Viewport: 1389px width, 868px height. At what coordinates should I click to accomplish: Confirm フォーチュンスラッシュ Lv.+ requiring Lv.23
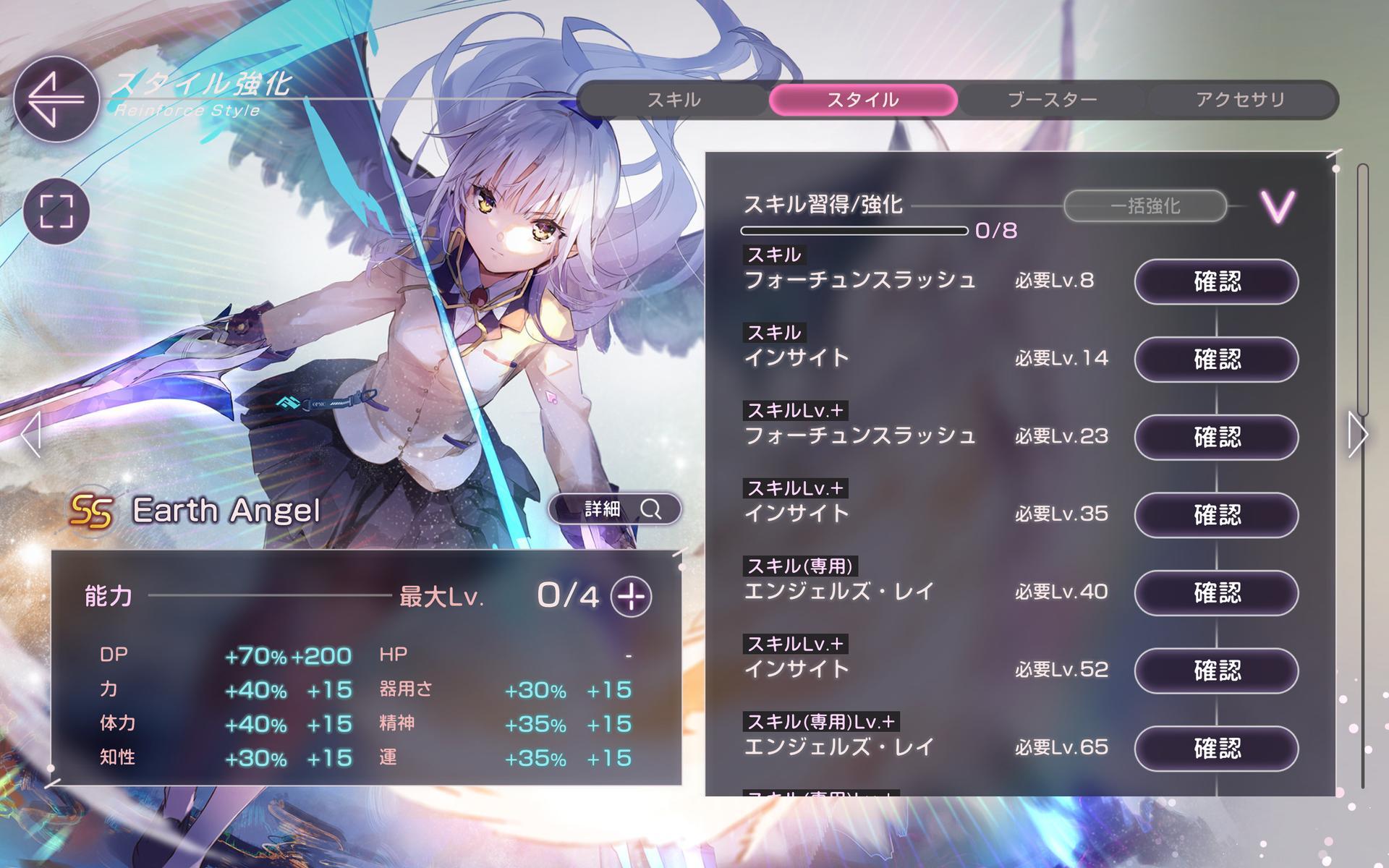(x=1216, y=437)
